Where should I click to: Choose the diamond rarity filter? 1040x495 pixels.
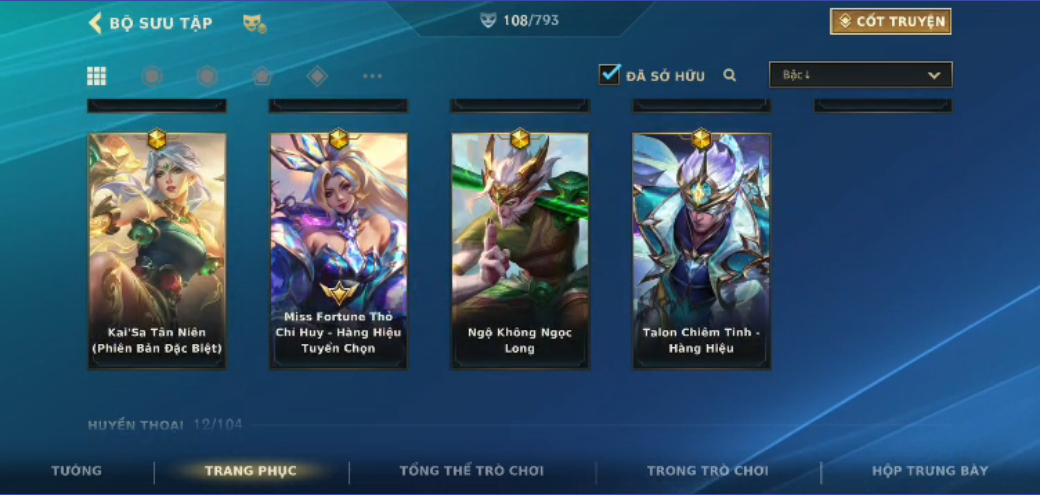point(317,76)
